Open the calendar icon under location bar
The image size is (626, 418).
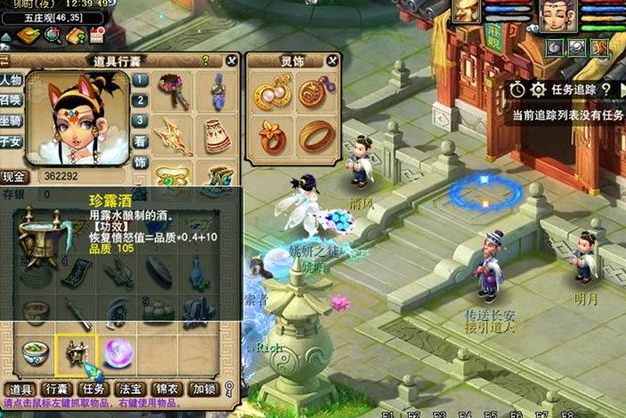tap(96, 36)
